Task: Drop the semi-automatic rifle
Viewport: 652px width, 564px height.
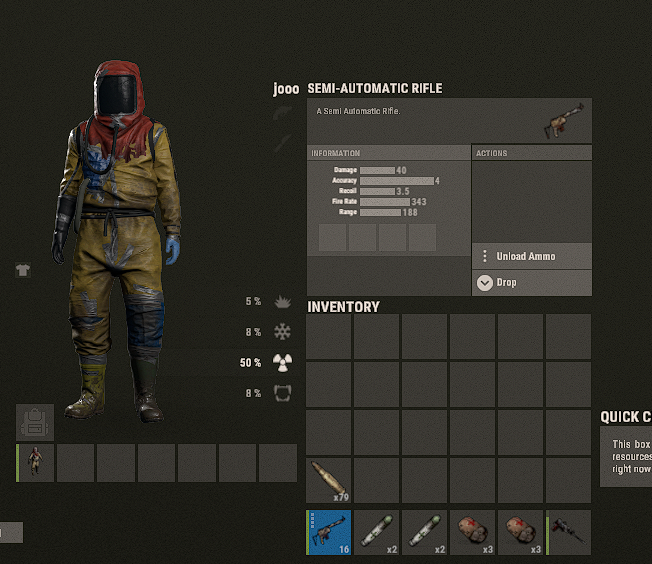Action: (x=531, y=283)
